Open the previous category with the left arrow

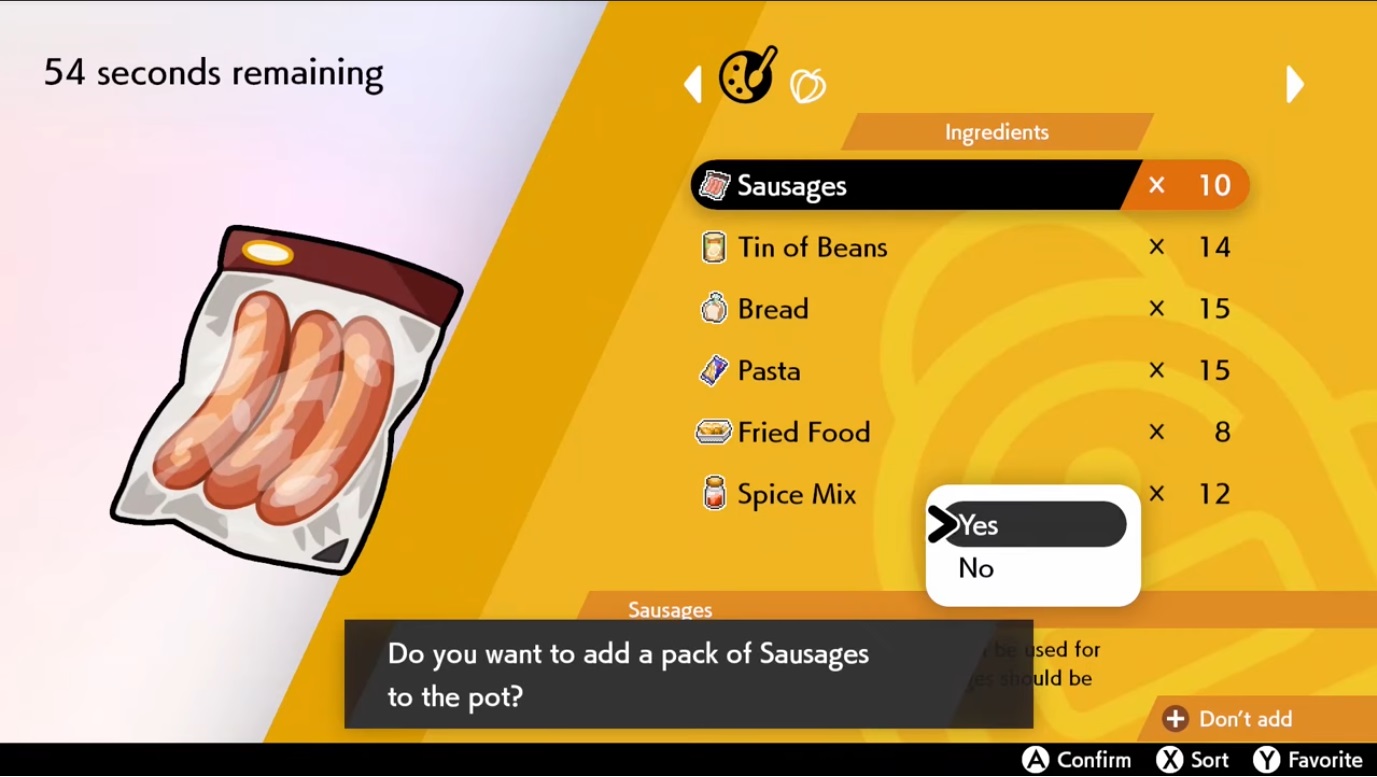(693, 84)
